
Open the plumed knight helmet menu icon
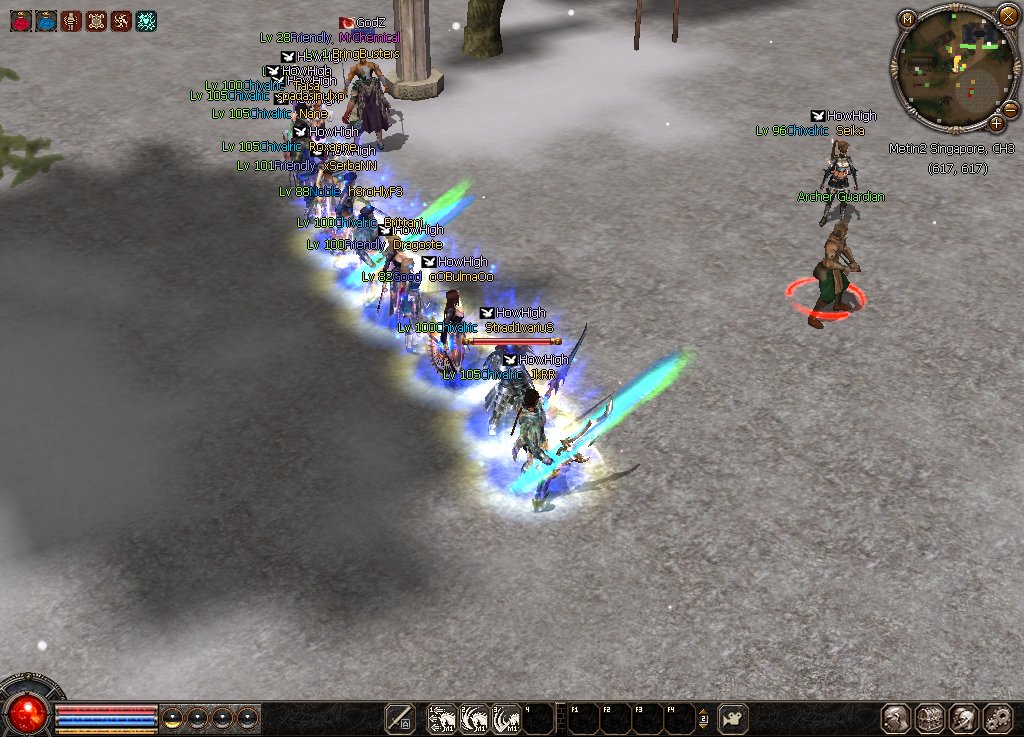[964, 719]
